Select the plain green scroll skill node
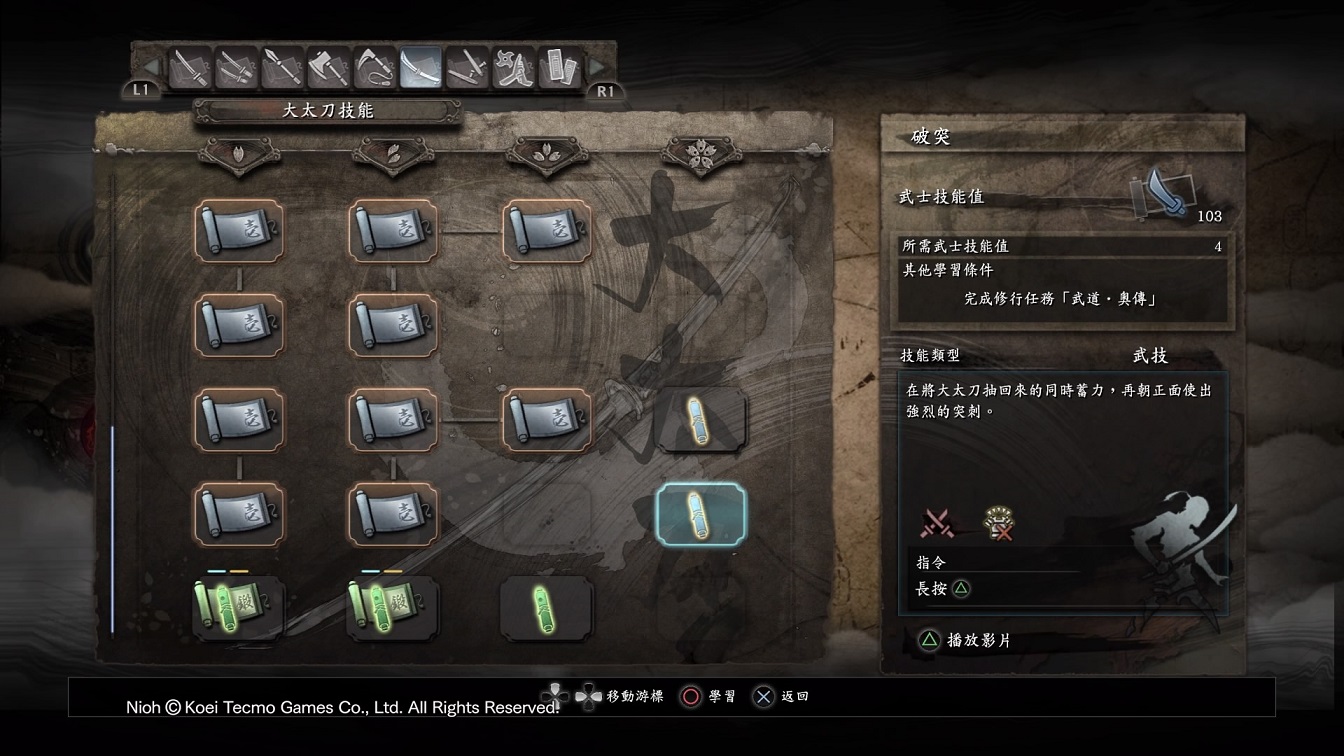1344x756 pixels. [x=546, y=607]
